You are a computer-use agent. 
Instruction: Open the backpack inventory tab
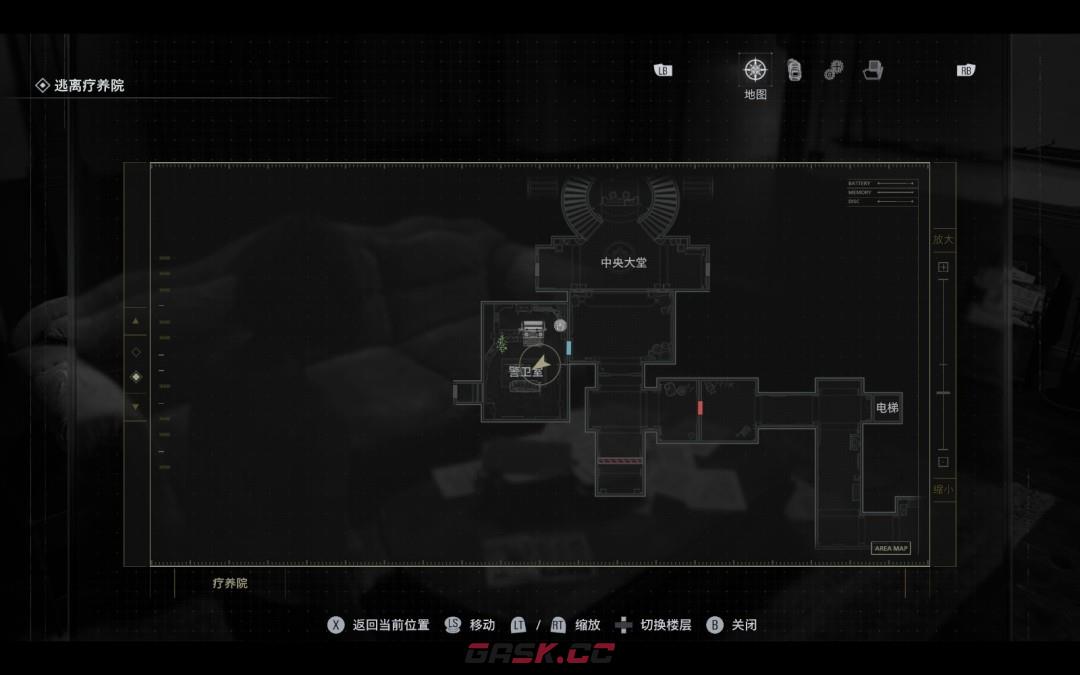tap(794, 70)
